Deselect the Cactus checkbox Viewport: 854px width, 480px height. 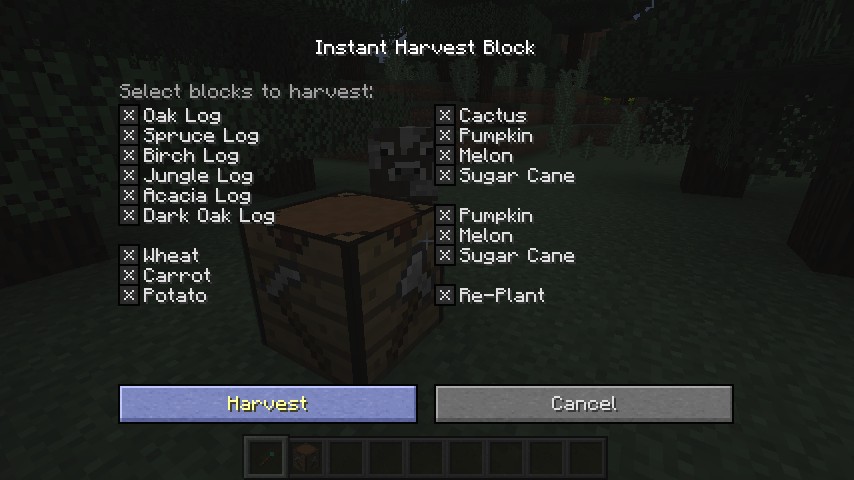tap(445, 116)
